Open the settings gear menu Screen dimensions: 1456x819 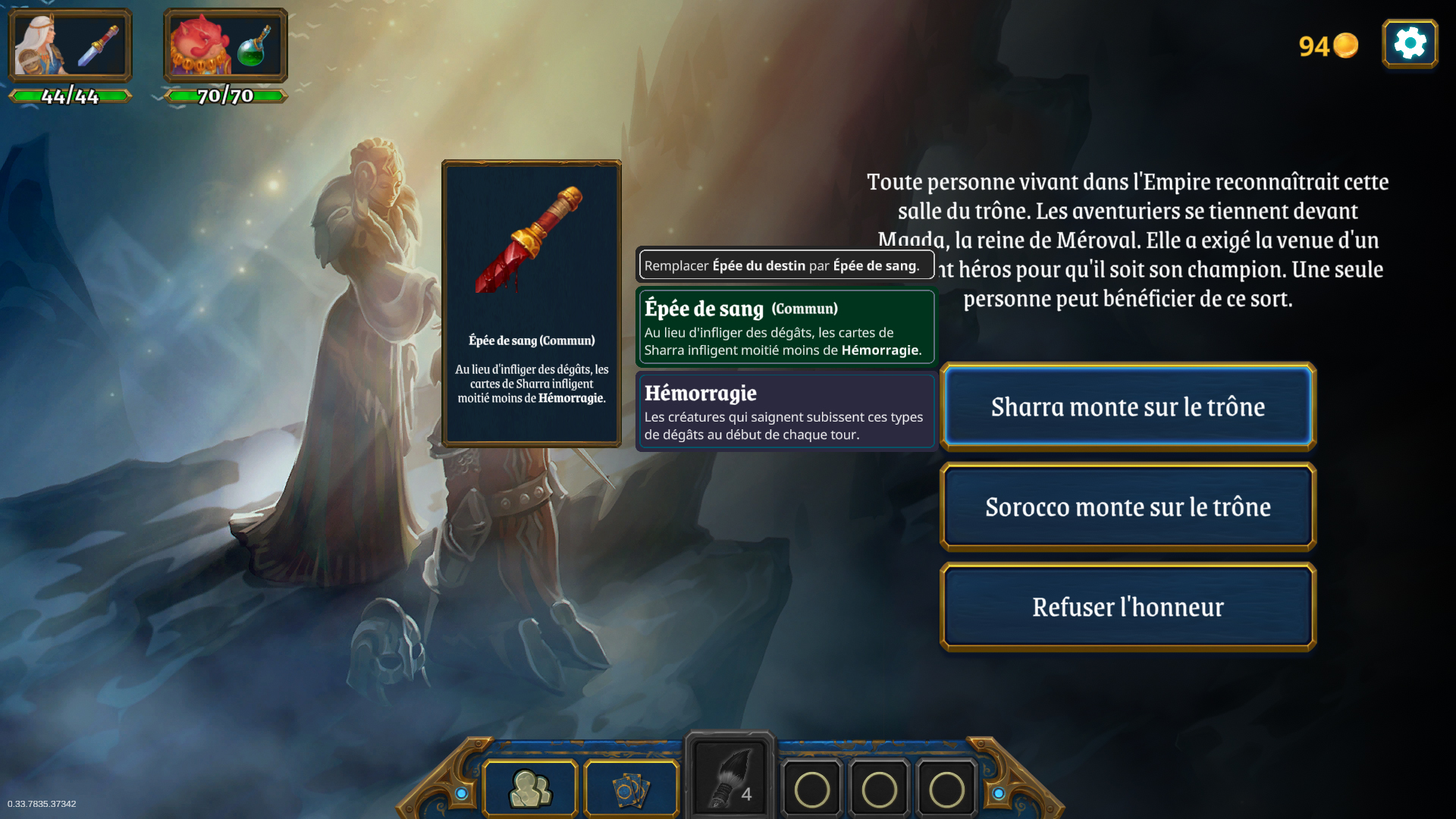click(1410, 43)
